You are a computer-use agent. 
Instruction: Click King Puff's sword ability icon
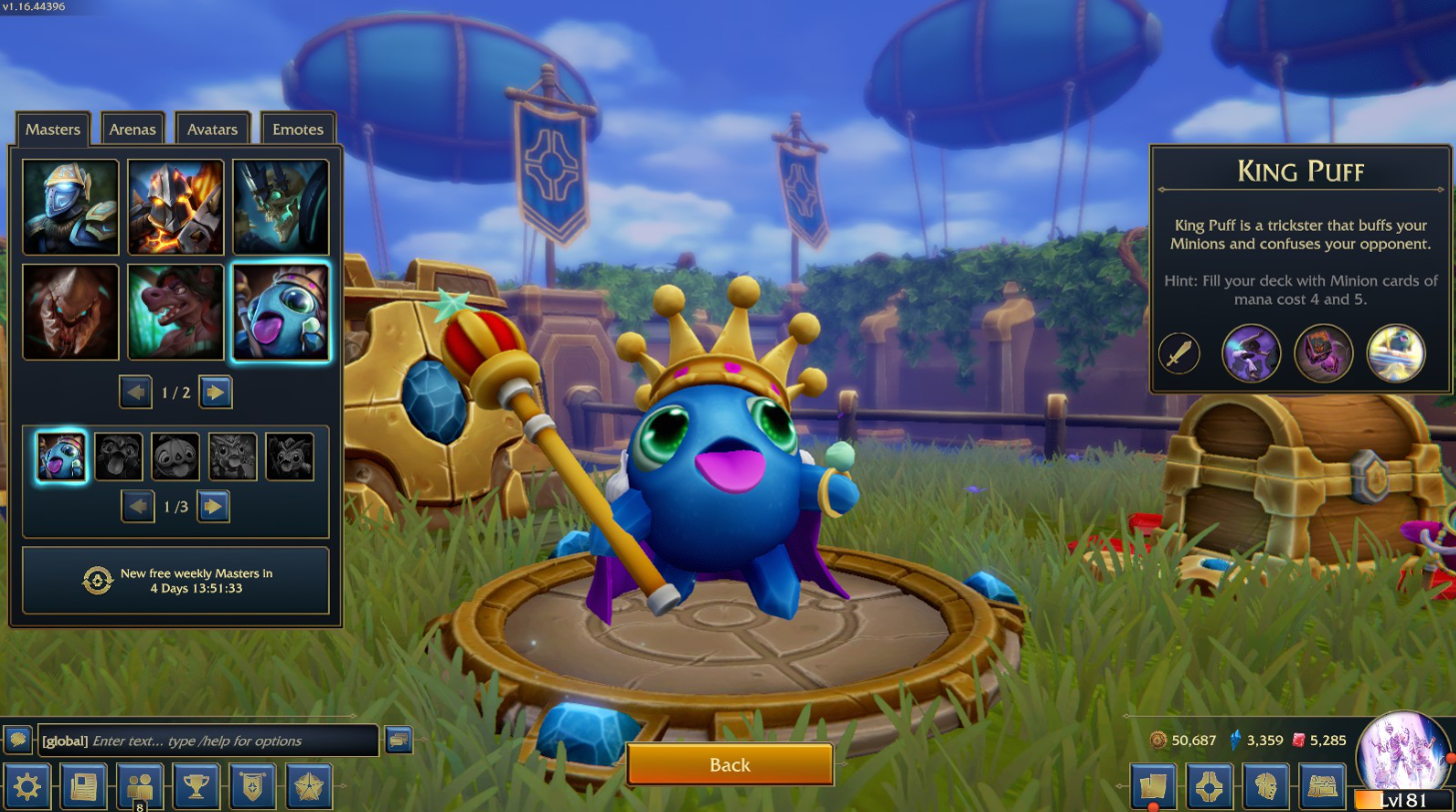click(x=1177, y=353)
